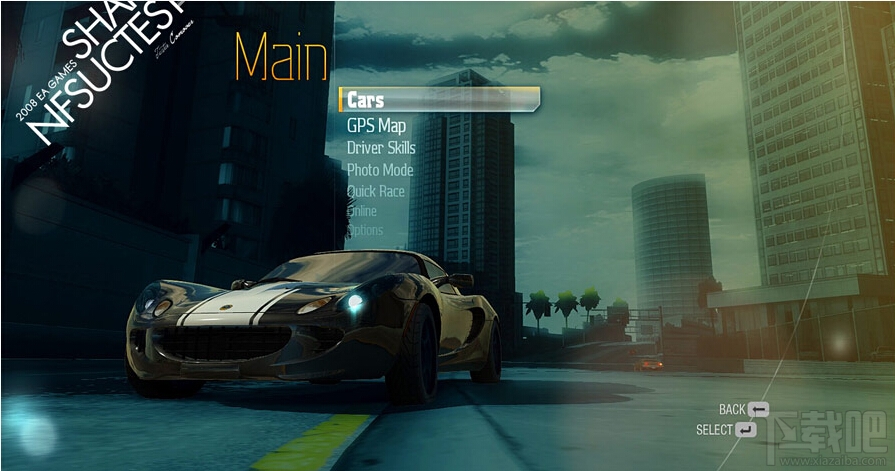Go to the Online menu entry

tap(362, 211)
